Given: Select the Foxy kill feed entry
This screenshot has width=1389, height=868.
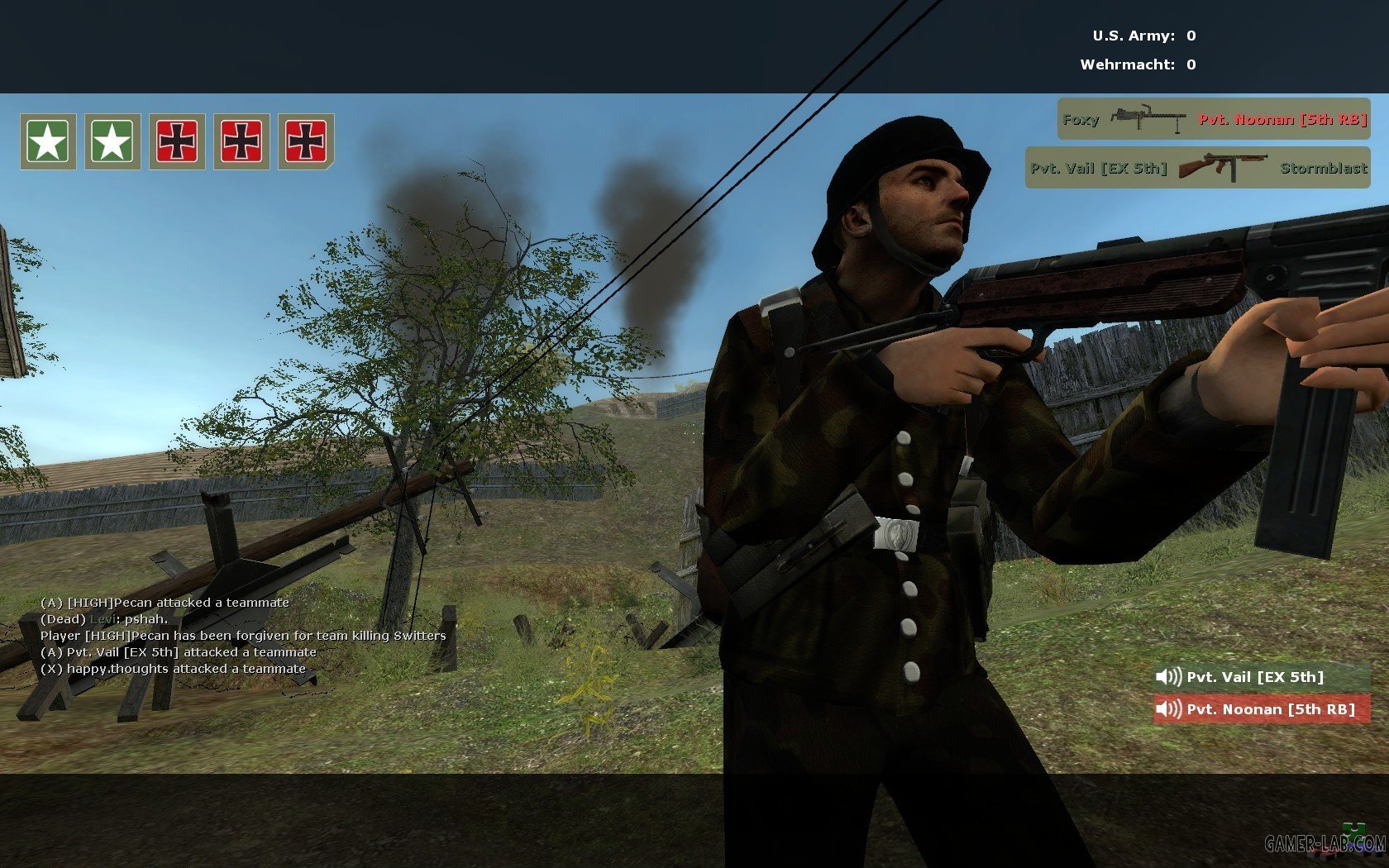Looking at the screenshot, I should pyautogui.click(x=1213, y=119).
